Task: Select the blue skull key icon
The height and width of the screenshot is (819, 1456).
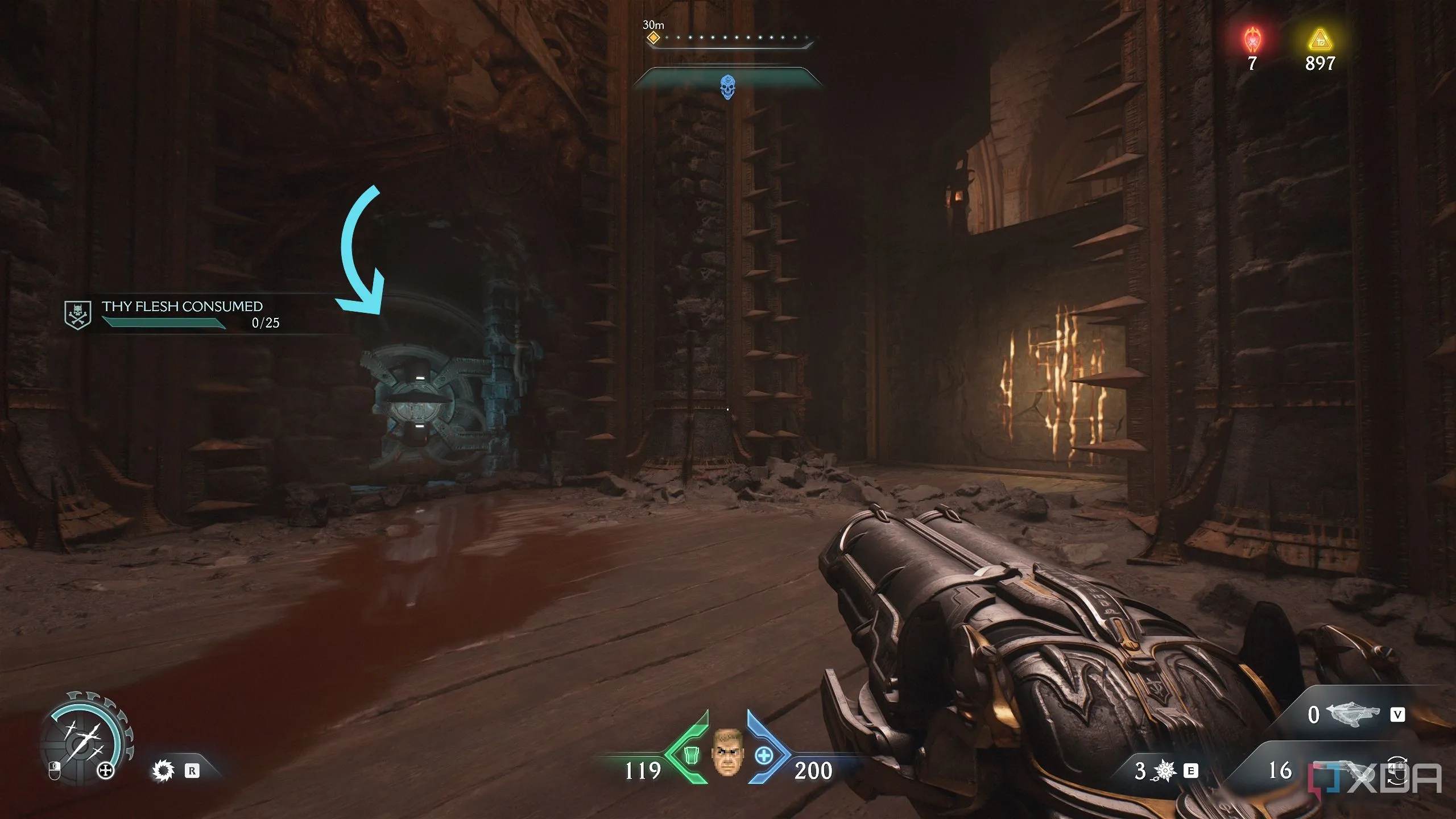Action: click(727, 88)
